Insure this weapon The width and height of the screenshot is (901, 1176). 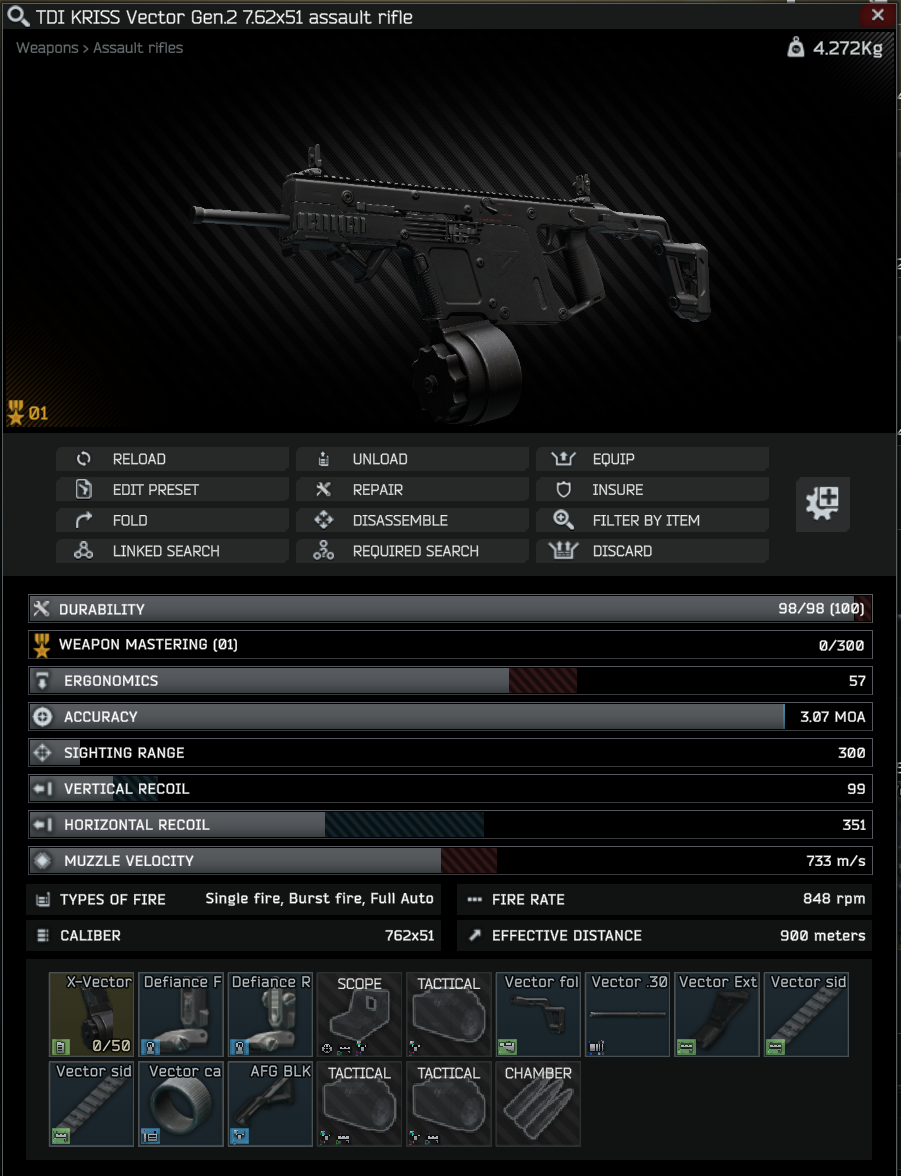pyautogui.click(x=652, y=490)
